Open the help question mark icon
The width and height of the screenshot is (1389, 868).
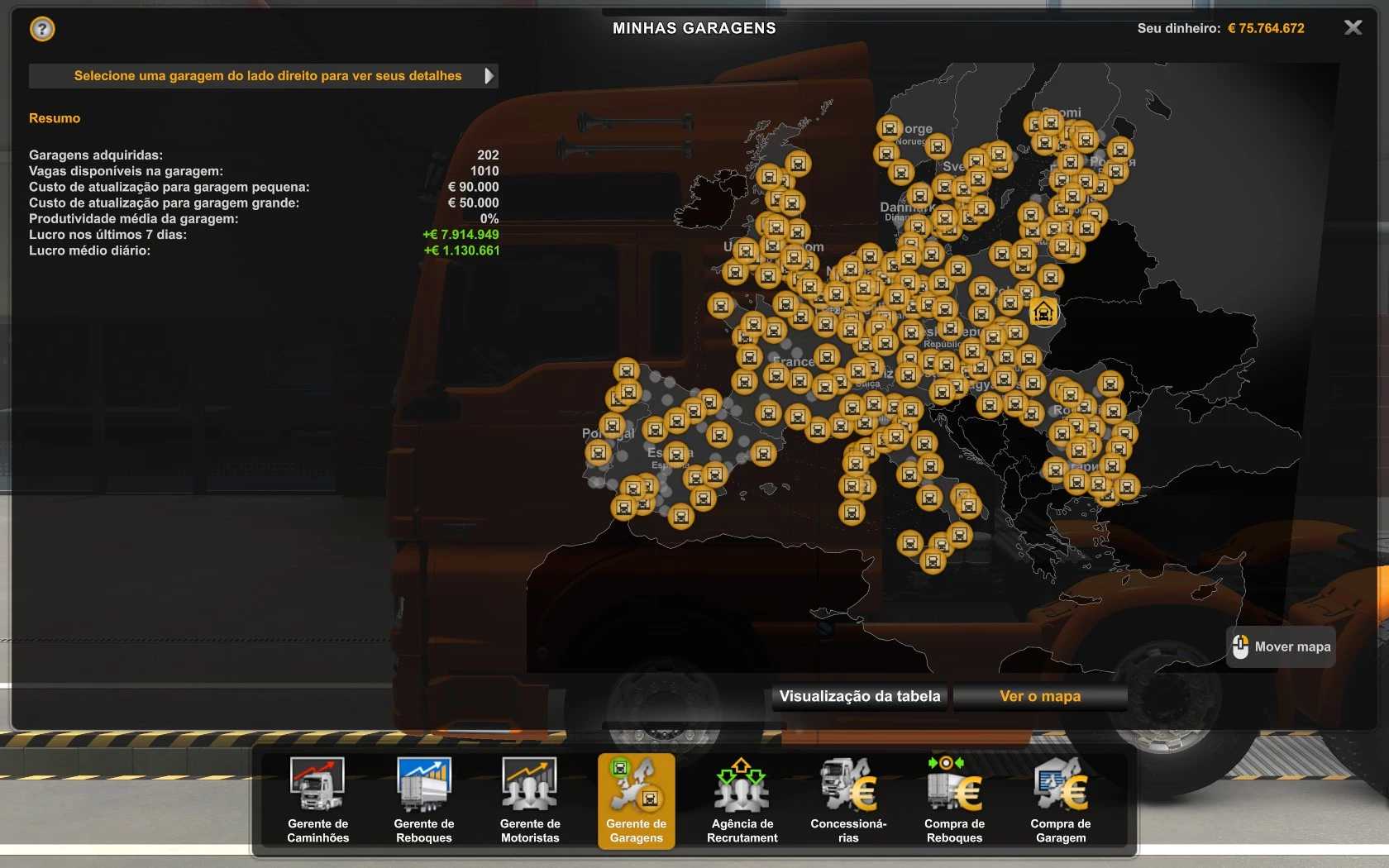42,30
